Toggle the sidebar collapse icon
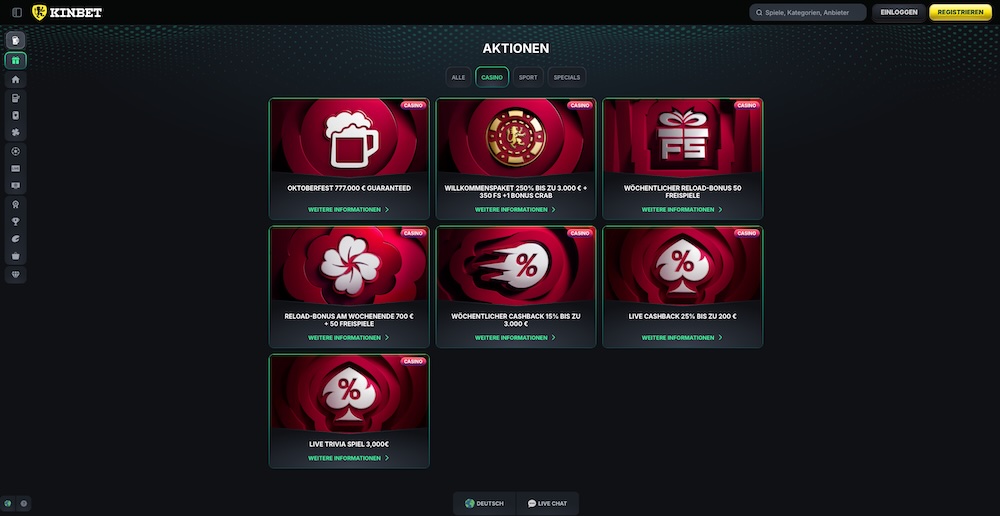Screen dimensions: 1000x516 click(16, 12)
